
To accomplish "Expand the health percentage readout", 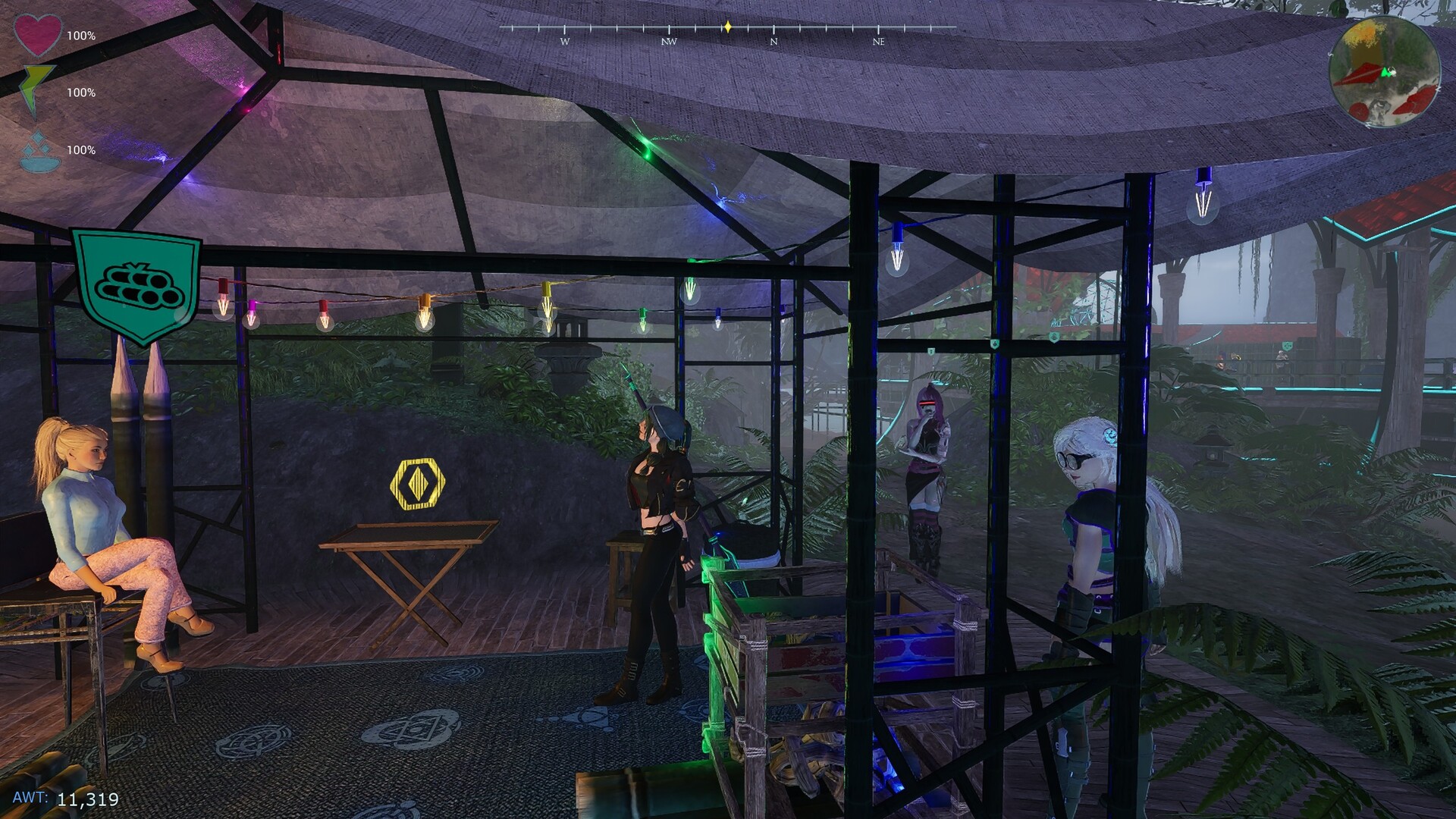I will (80, 33).
